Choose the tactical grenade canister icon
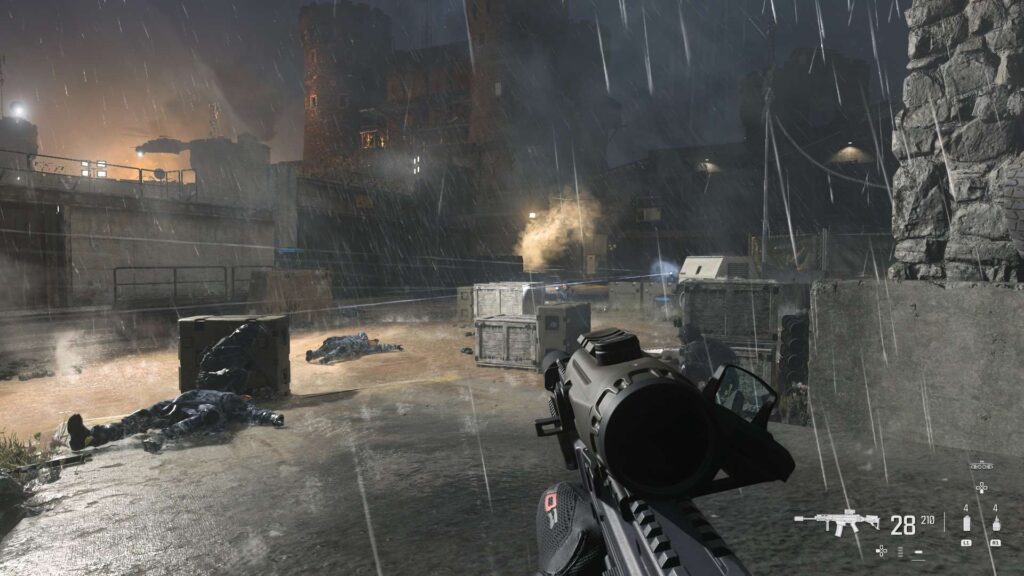Screen dimensions: 1024x576 click(x=966, y=524)
